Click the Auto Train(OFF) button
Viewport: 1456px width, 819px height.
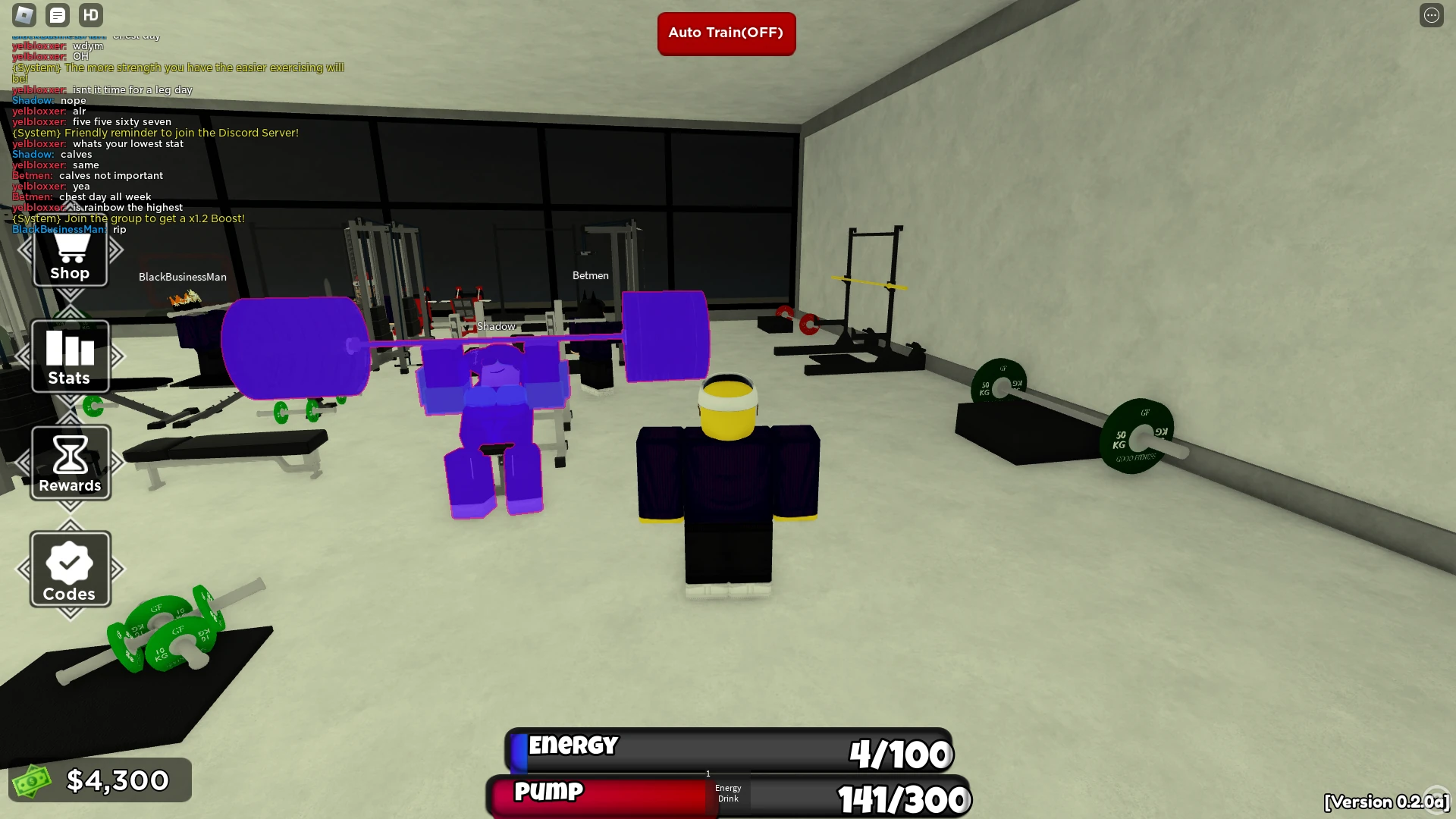pos(726,33)
